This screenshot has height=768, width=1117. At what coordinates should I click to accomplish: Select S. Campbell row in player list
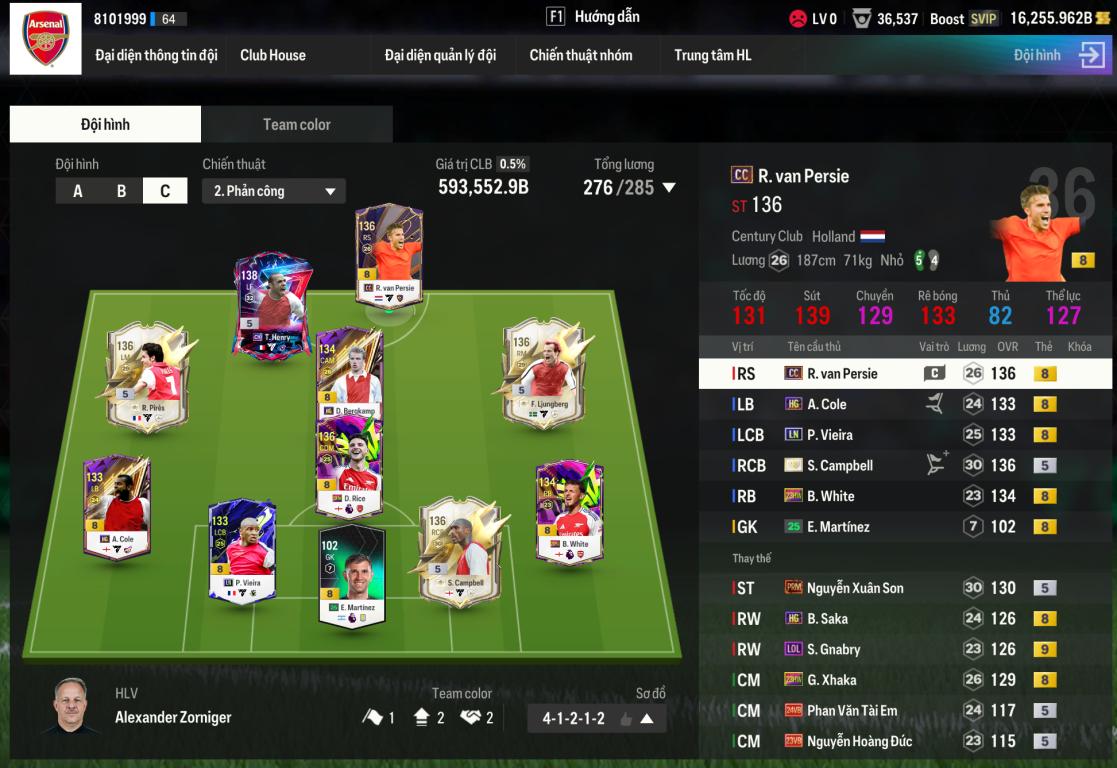pyautogui.click(x=905, y=465)
